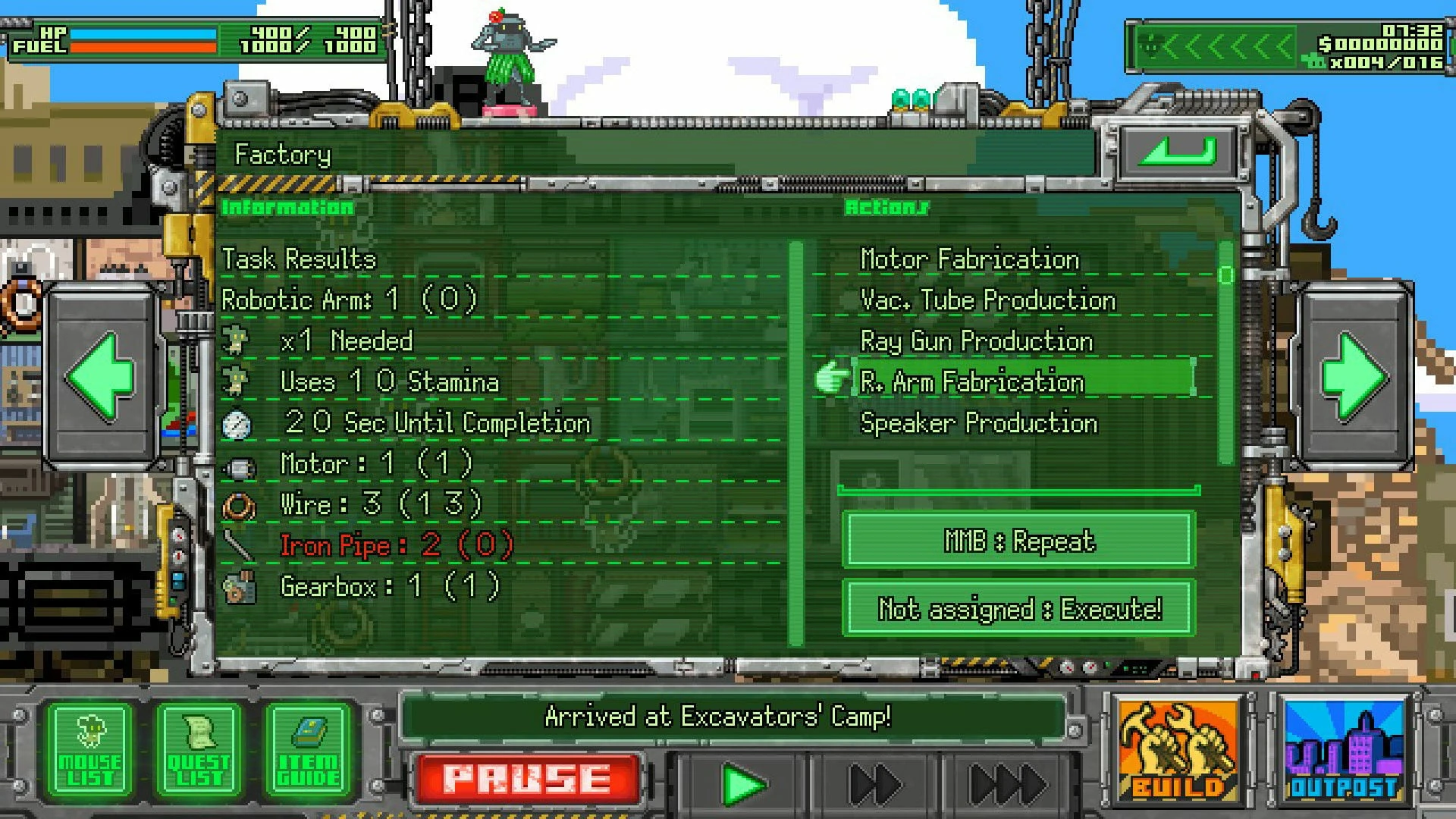Image resolution: width=1456 pixels, height=819 pixels.
Task: Execute the not assigned task
Action: pos(1018,608)
